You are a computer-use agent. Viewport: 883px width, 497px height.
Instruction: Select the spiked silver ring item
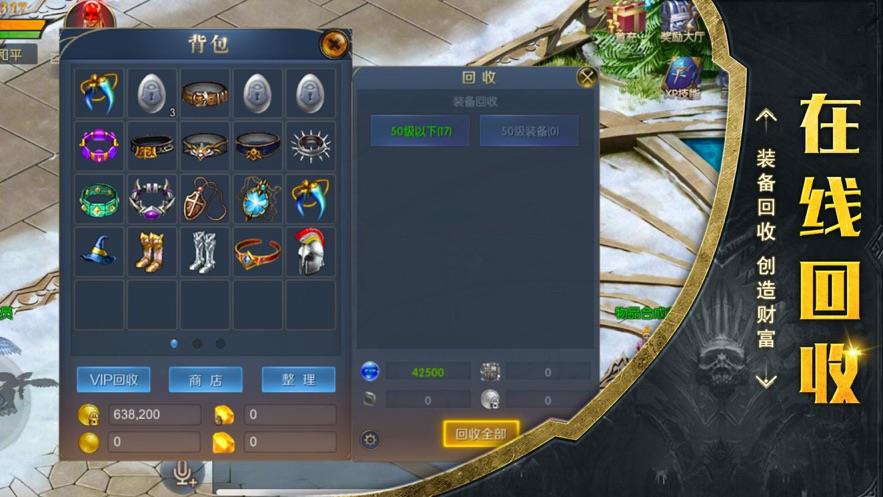(310, 146)
